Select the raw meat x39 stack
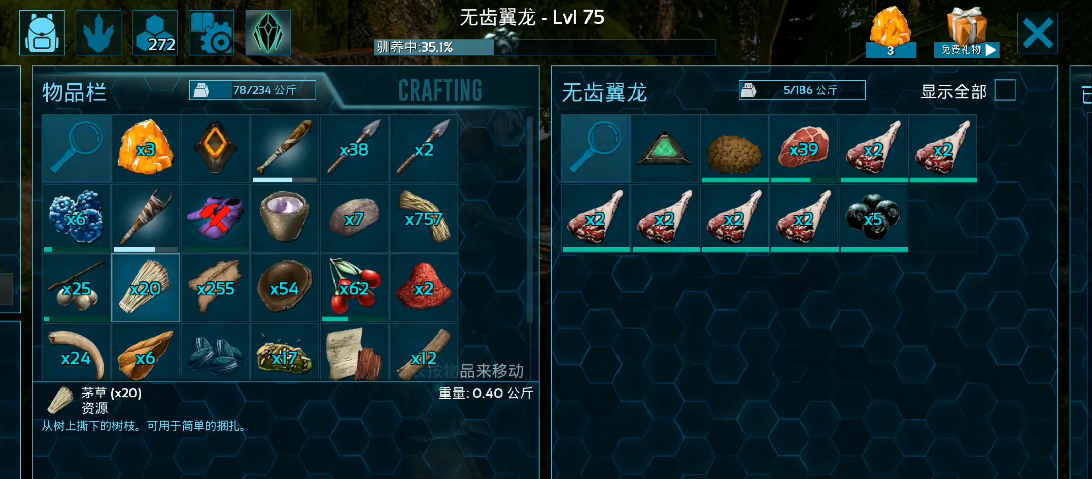 [804, 148]
